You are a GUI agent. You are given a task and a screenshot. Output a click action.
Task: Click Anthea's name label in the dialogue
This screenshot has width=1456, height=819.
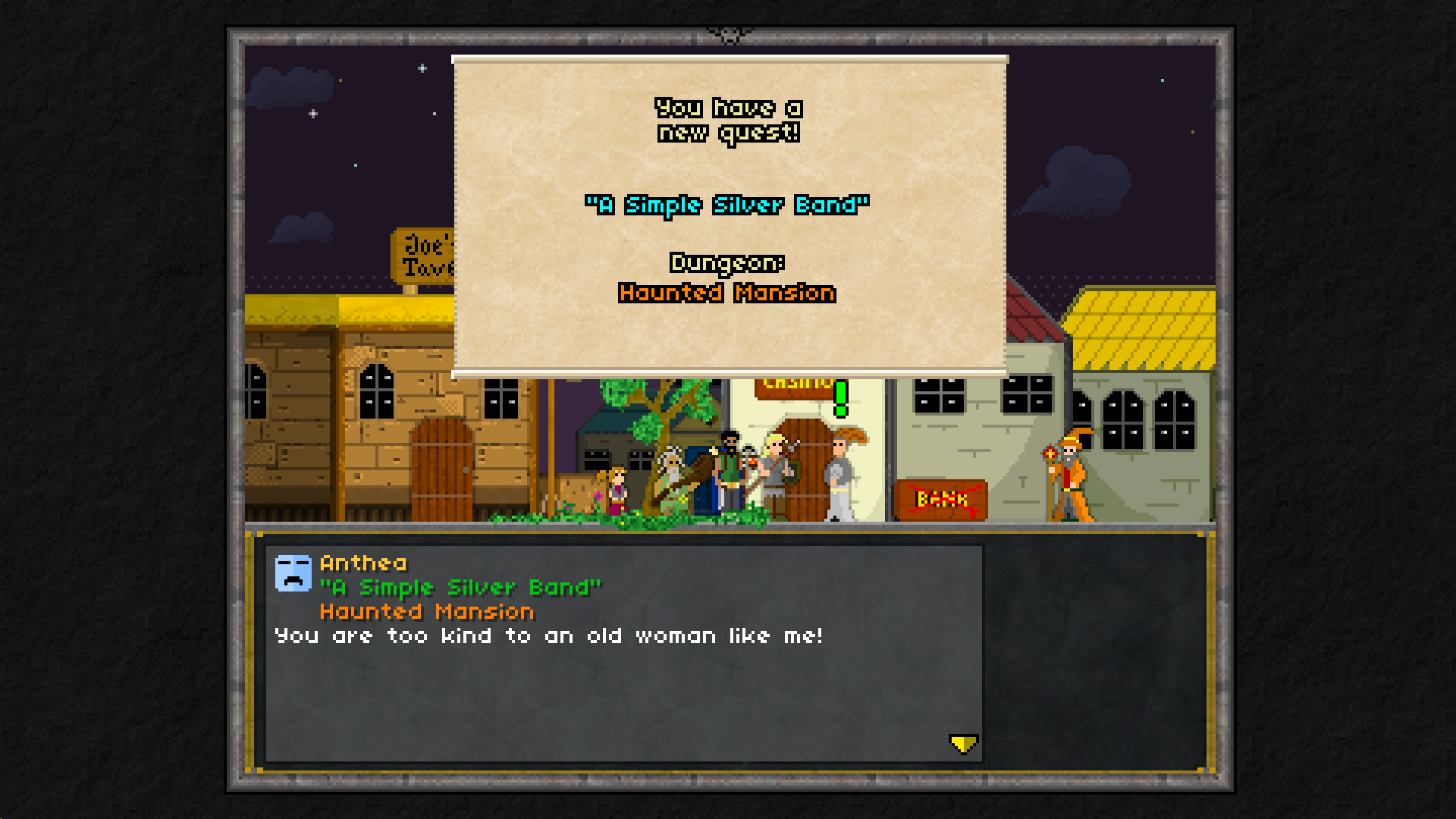coord(362,563)
